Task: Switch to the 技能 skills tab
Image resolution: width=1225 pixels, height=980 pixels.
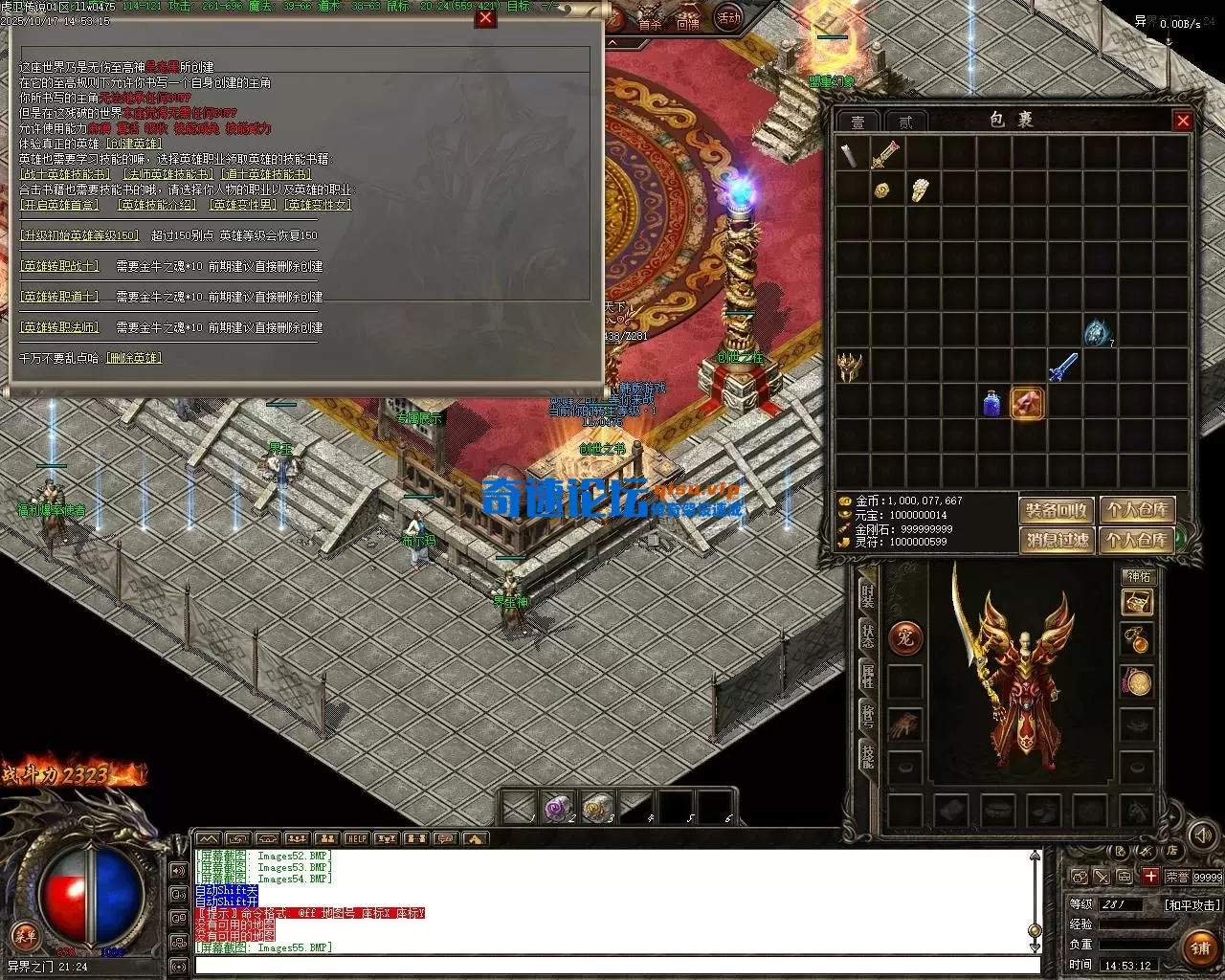Action: click(867, 756)
